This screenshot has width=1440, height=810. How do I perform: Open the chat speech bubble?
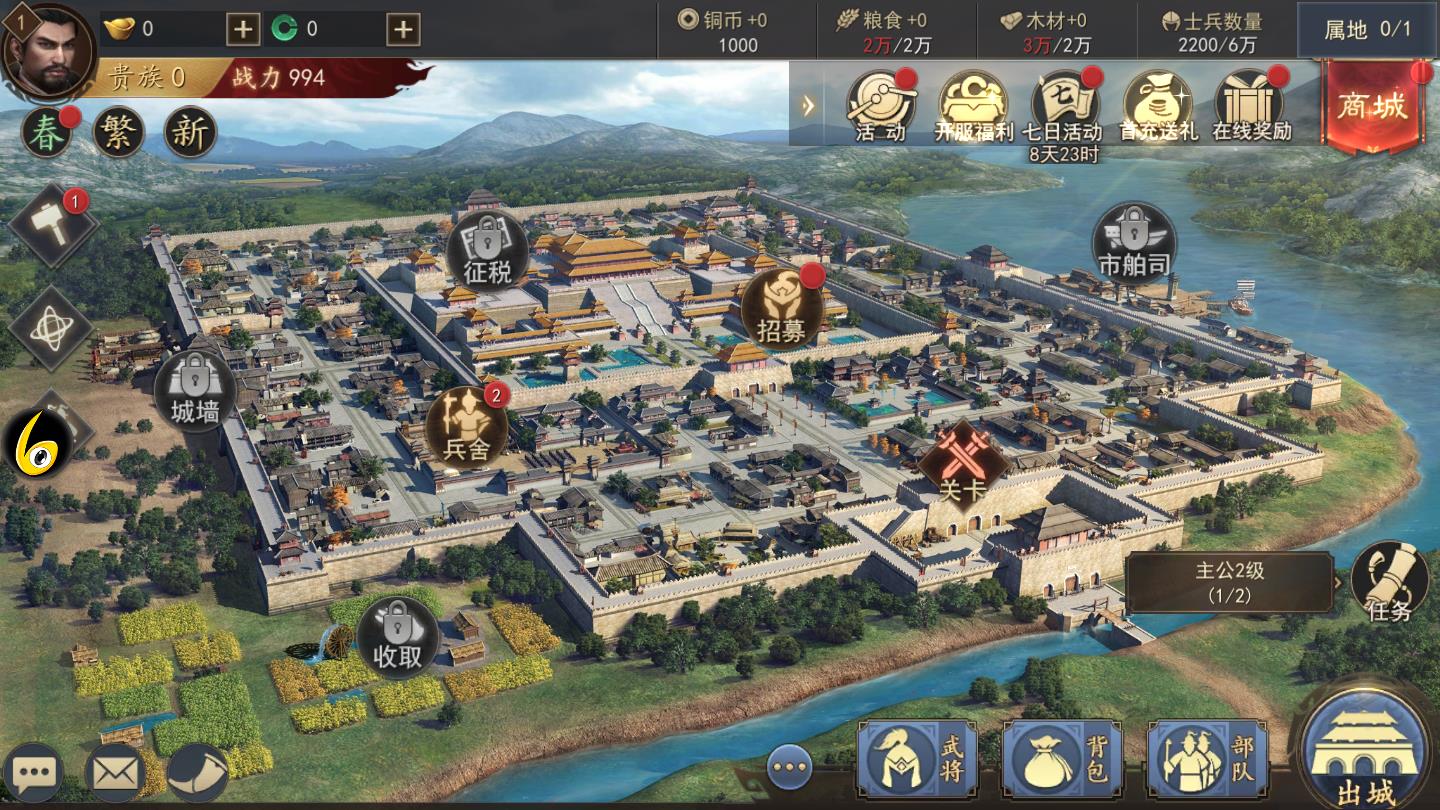(32, 772)
